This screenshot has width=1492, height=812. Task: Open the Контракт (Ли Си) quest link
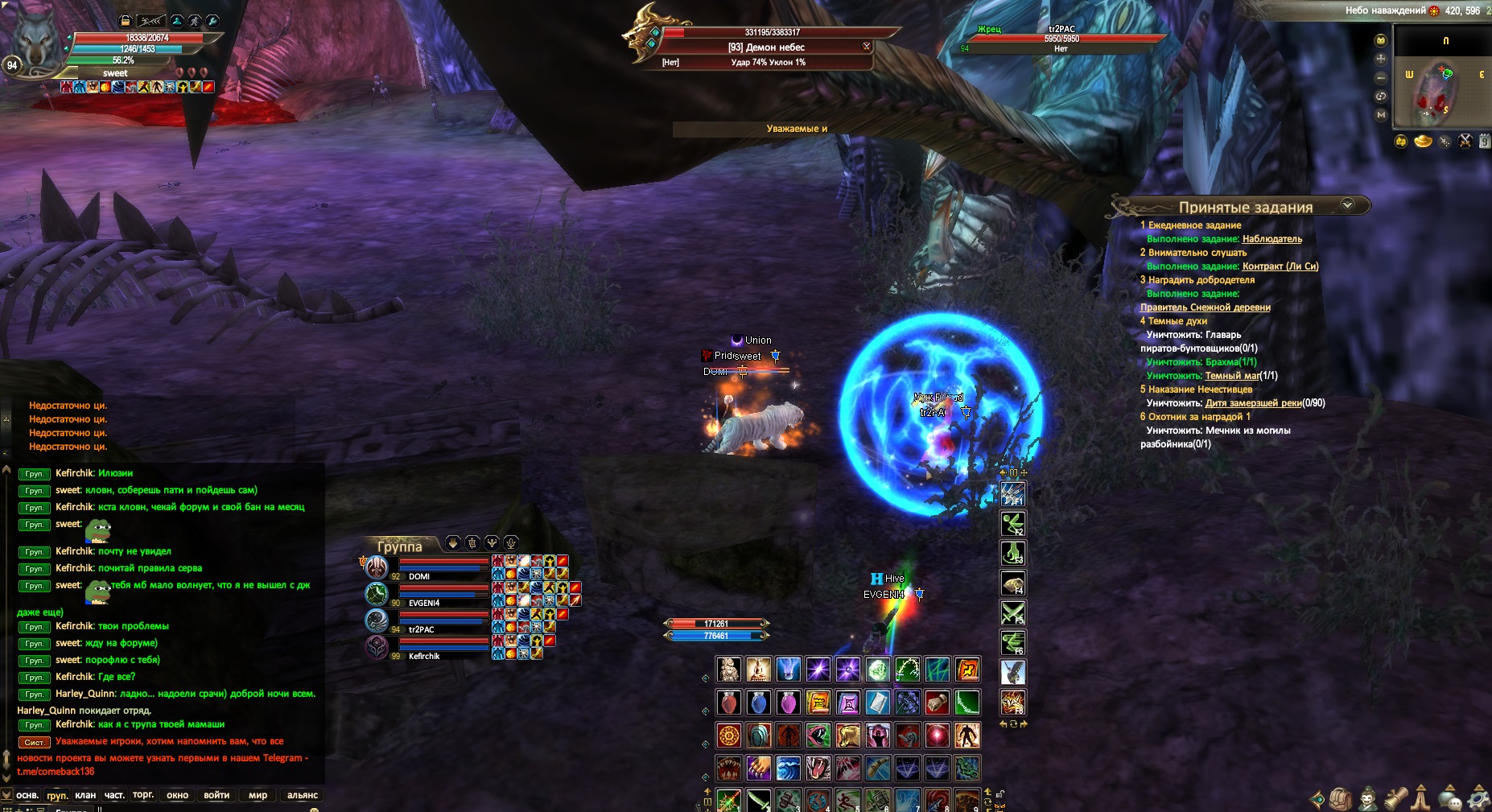pos(1280,266)
